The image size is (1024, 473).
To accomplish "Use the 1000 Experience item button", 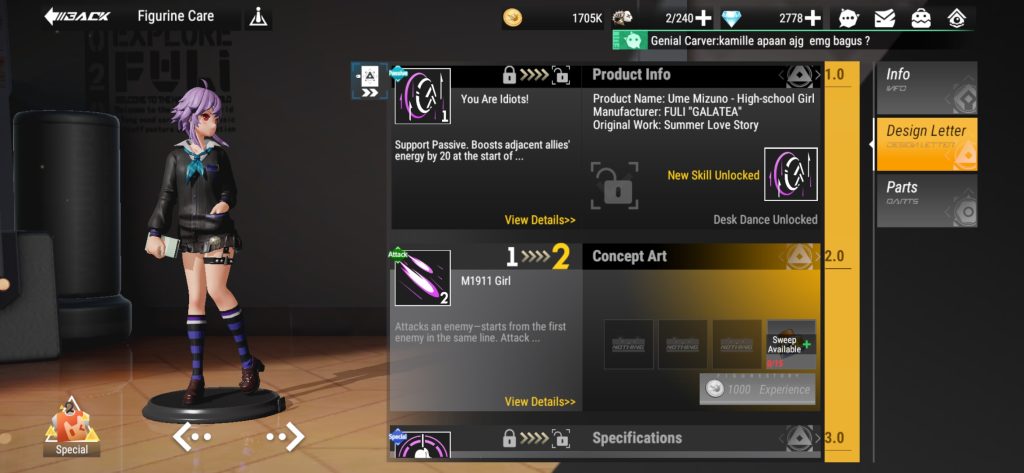I will (758, 389).
